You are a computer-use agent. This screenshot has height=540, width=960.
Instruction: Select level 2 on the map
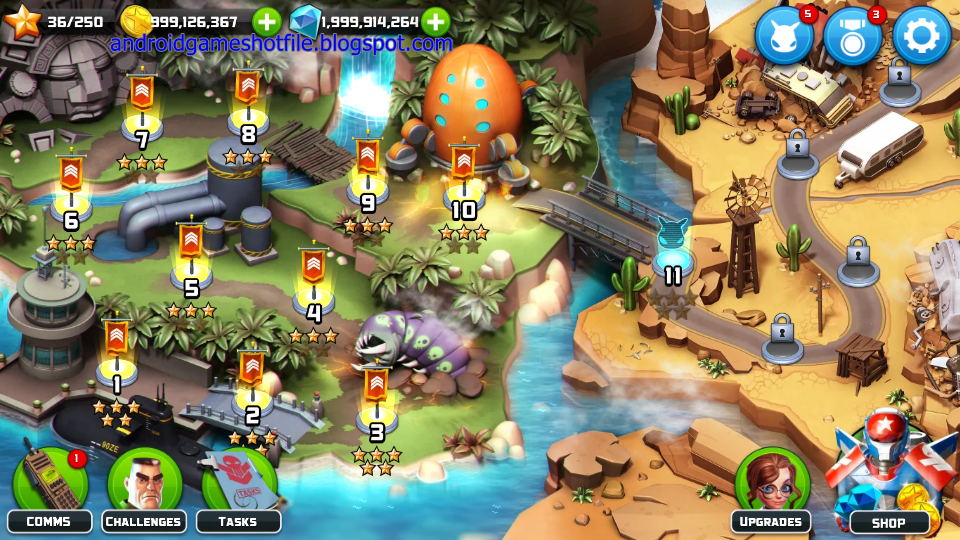[x=251, y=380]
